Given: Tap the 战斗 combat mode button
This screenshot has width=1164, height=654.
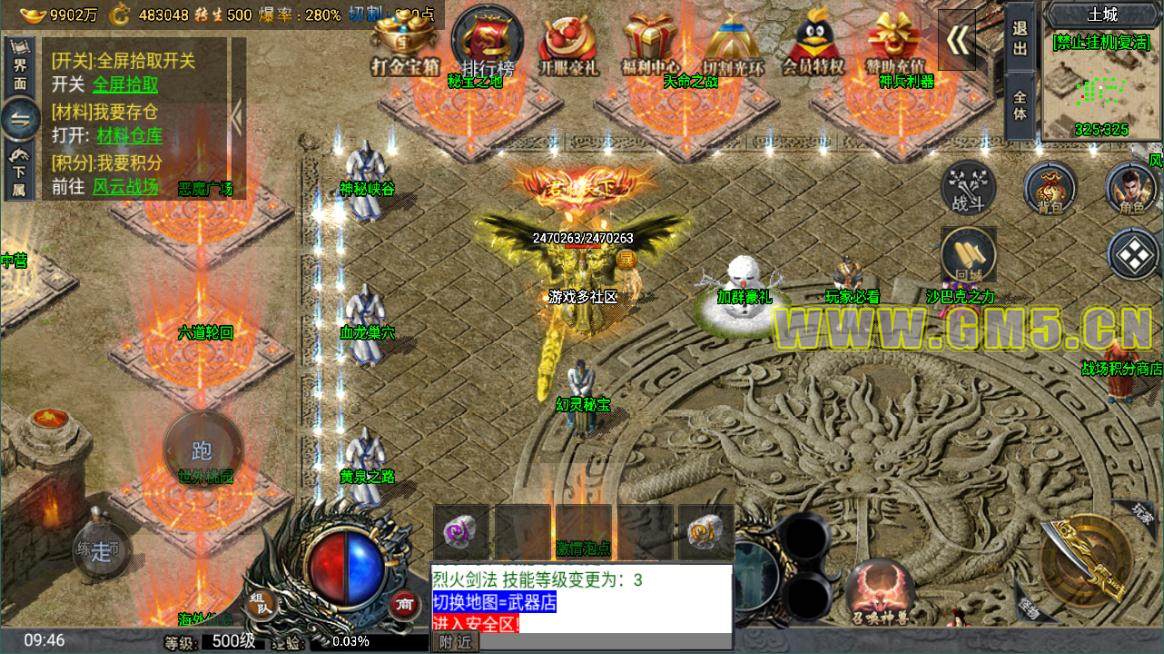Looking at the screenshot, I should click(969, 188).
